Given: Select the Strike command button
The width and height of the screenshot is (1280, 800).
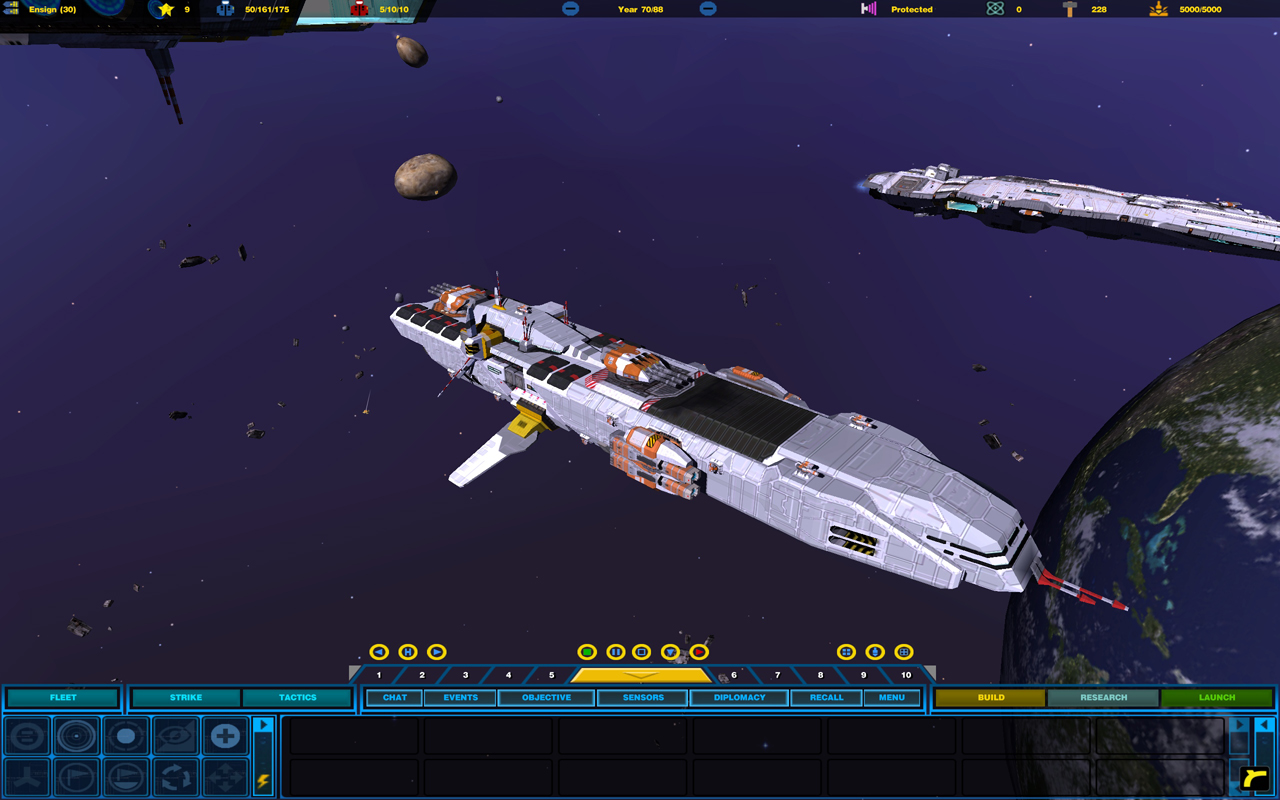Looking at the screenshot, I should (x=186, y=697).
